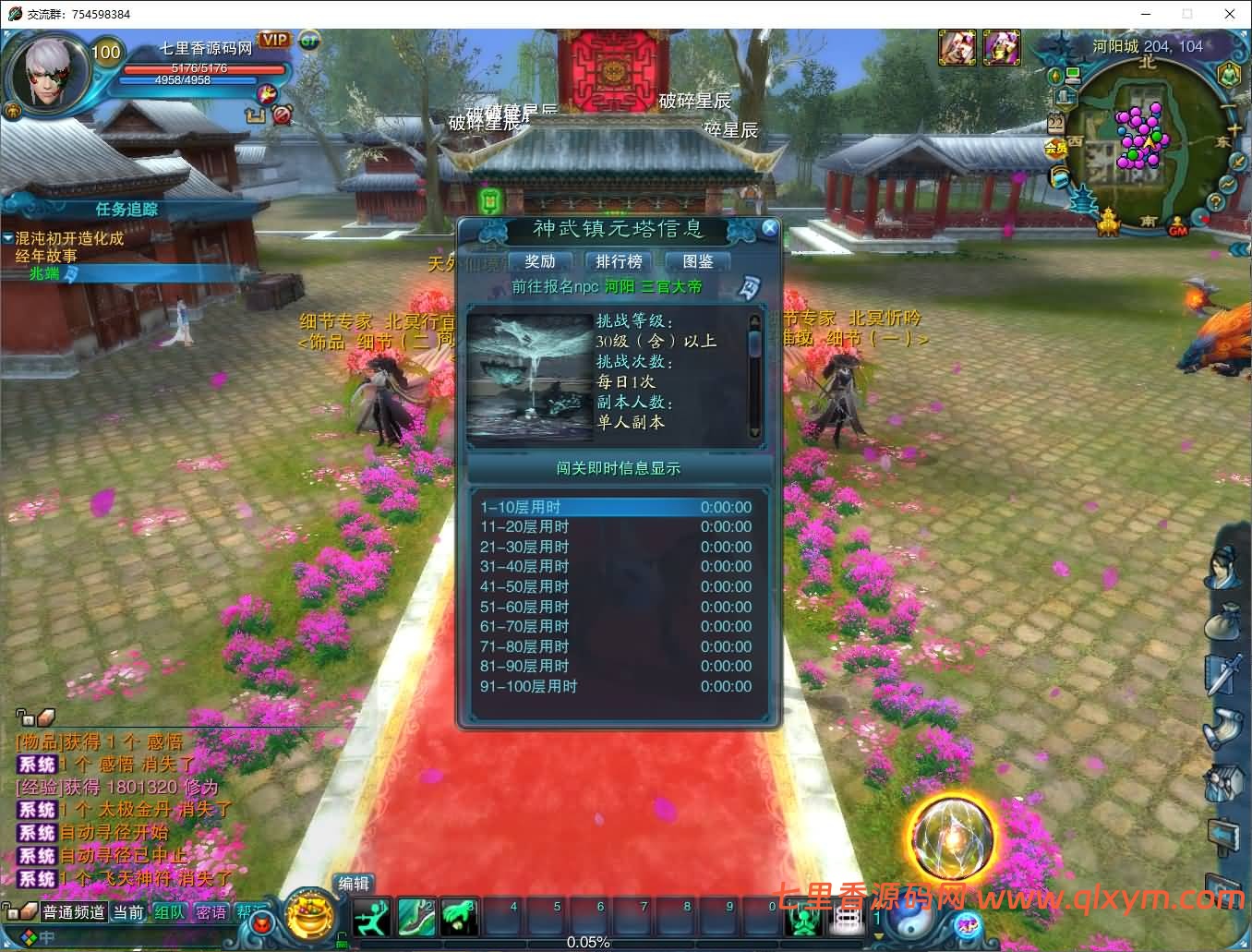The image size is (1252, 952).
Task: Open the calendar 22 icon near the minimap
Action: (x=1054, y=122)
